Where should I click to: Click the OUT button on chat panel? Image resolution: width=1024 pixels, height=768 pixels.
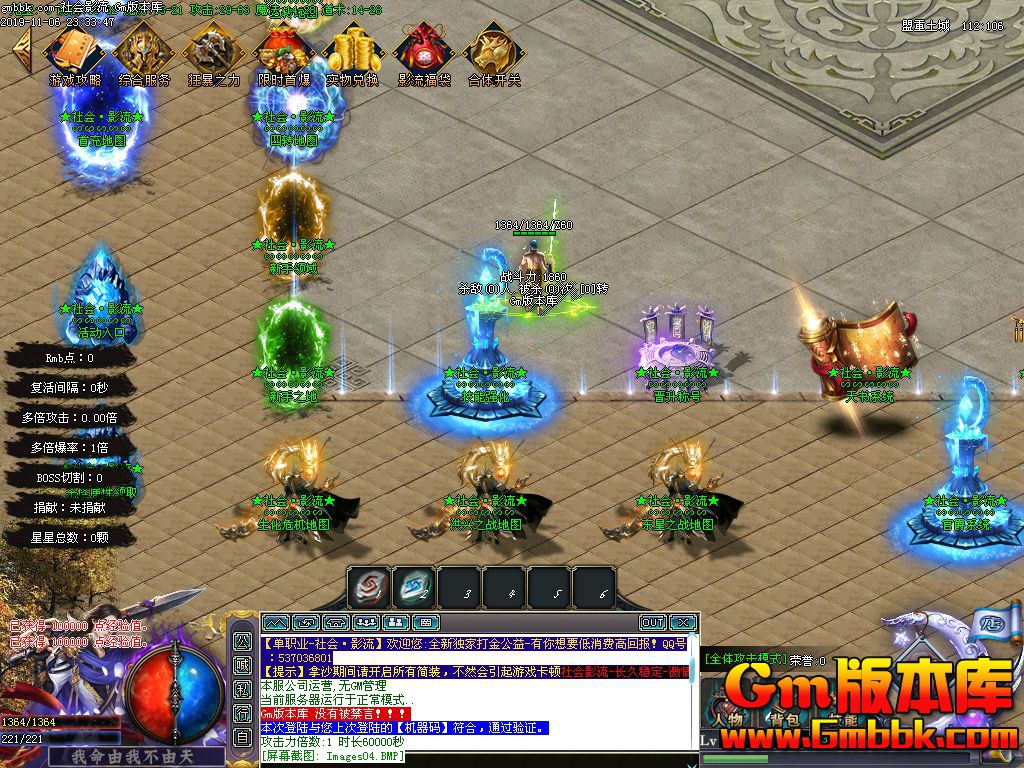652,623
